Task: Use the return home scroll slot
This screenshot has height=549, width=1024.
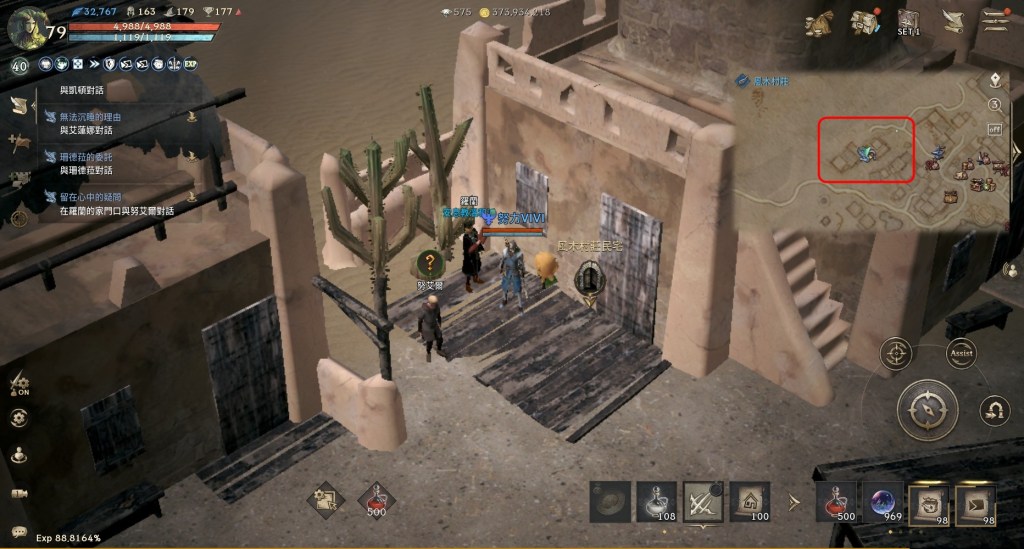Action: pos(751,502)
